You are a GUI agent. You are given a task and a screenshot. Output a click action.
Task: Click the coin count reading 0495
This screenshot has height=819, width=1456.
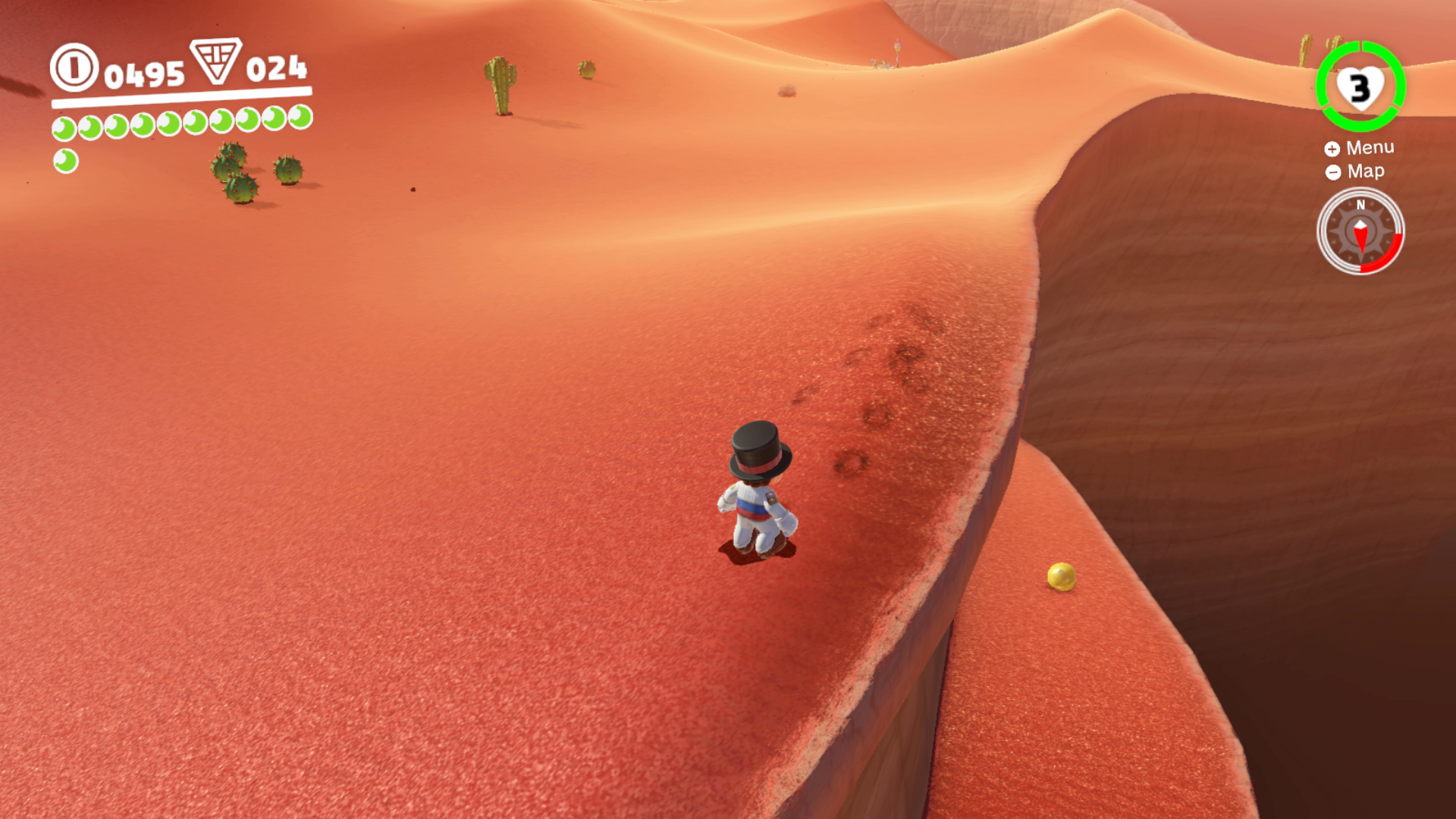(x=143, y=72)
